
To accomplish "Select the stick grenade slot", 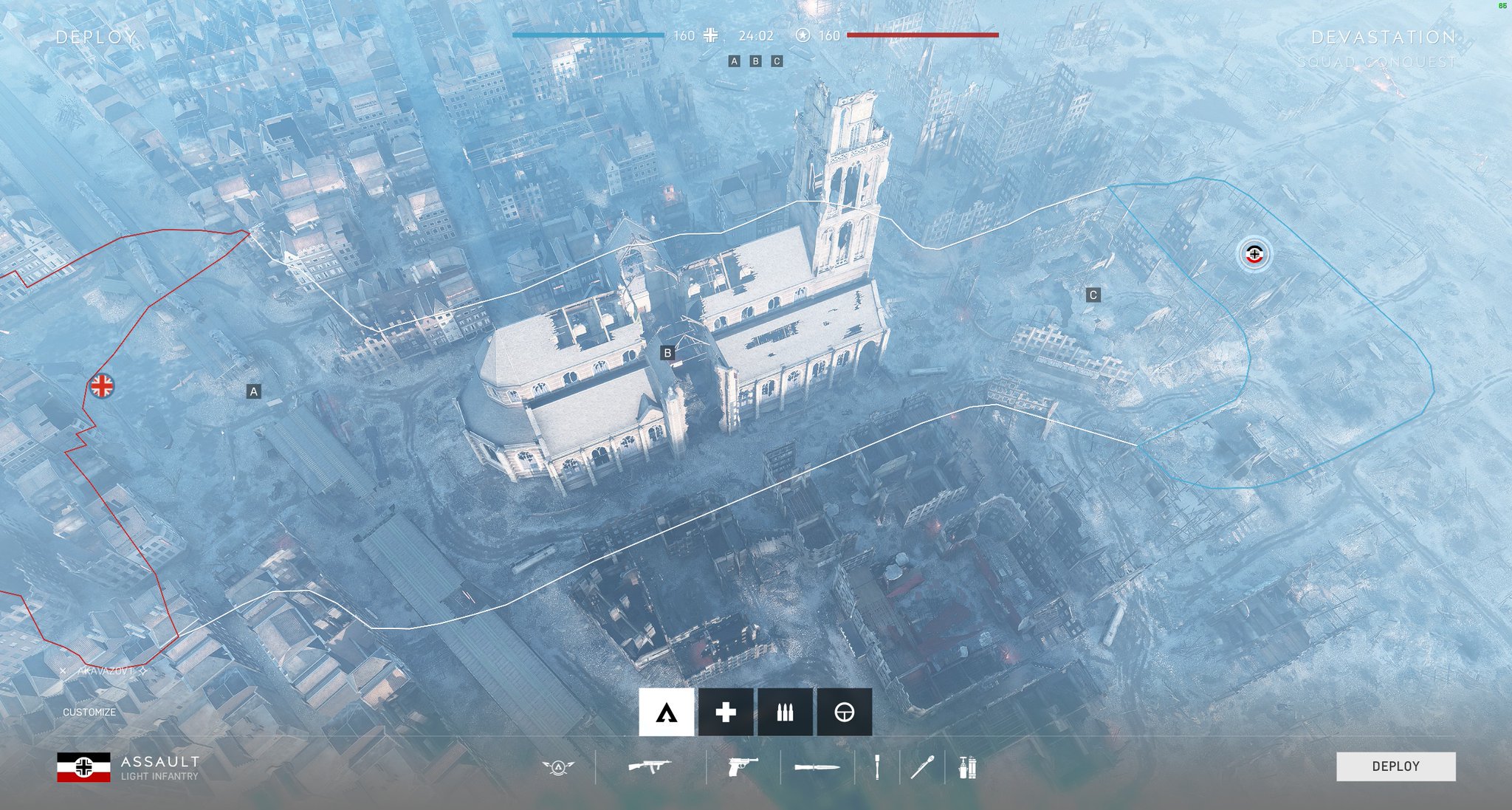I will 877,768.
